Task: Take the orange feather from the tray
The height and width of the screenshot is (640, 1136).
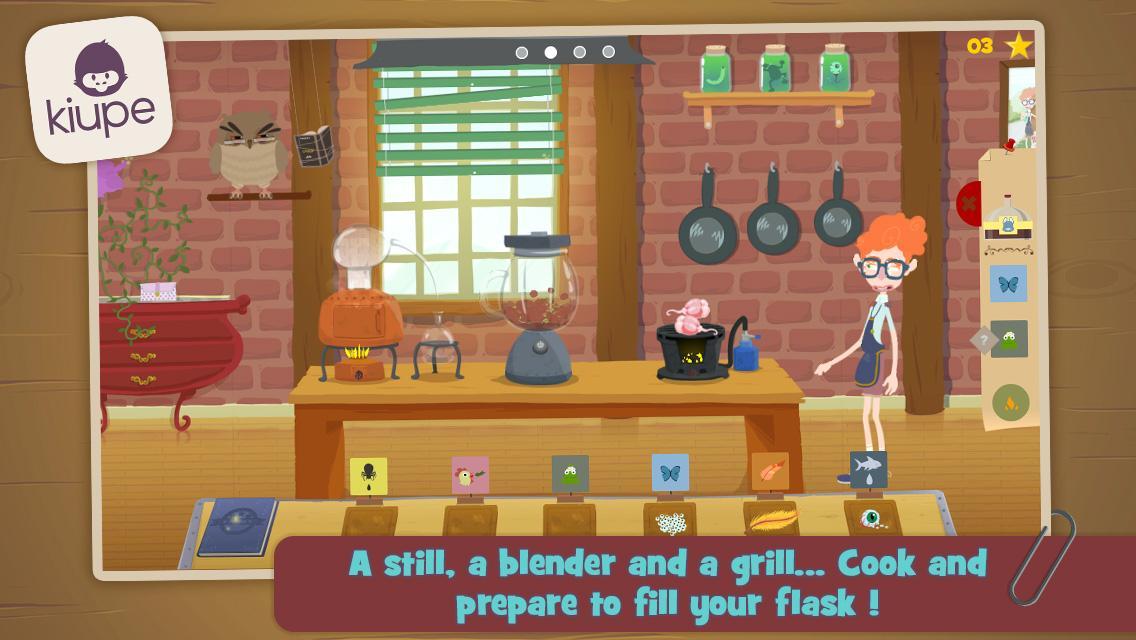Action: 771,519
